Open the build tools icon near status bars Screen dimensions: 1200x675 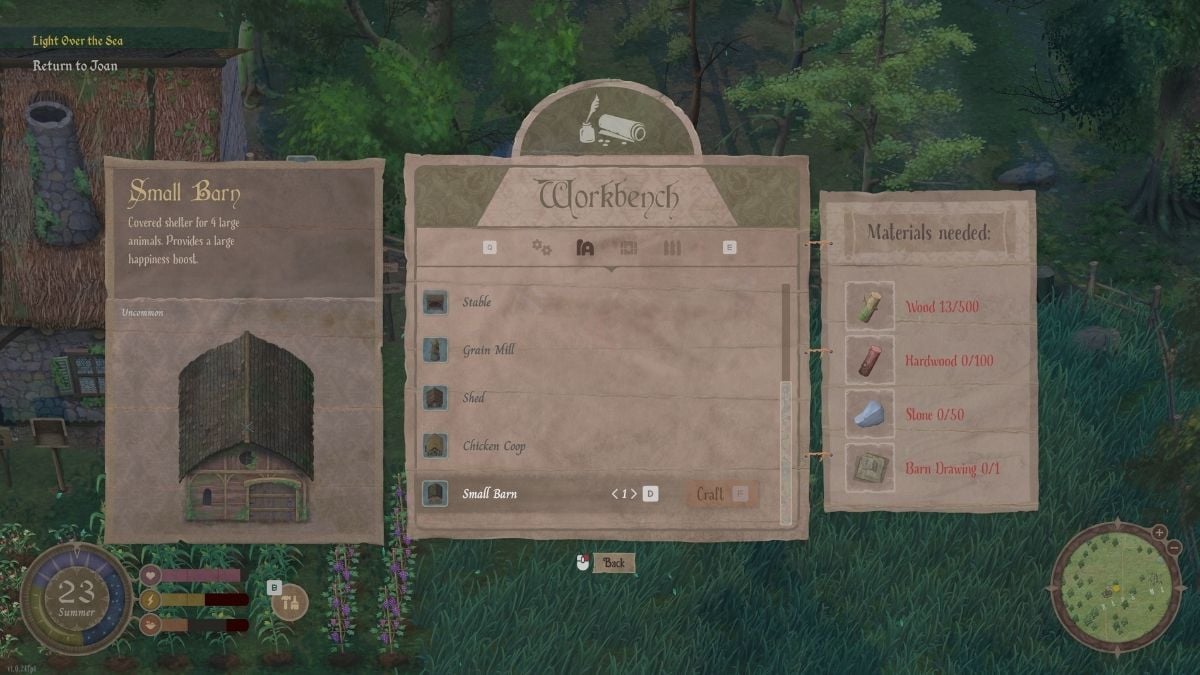[x=289, y=603]
